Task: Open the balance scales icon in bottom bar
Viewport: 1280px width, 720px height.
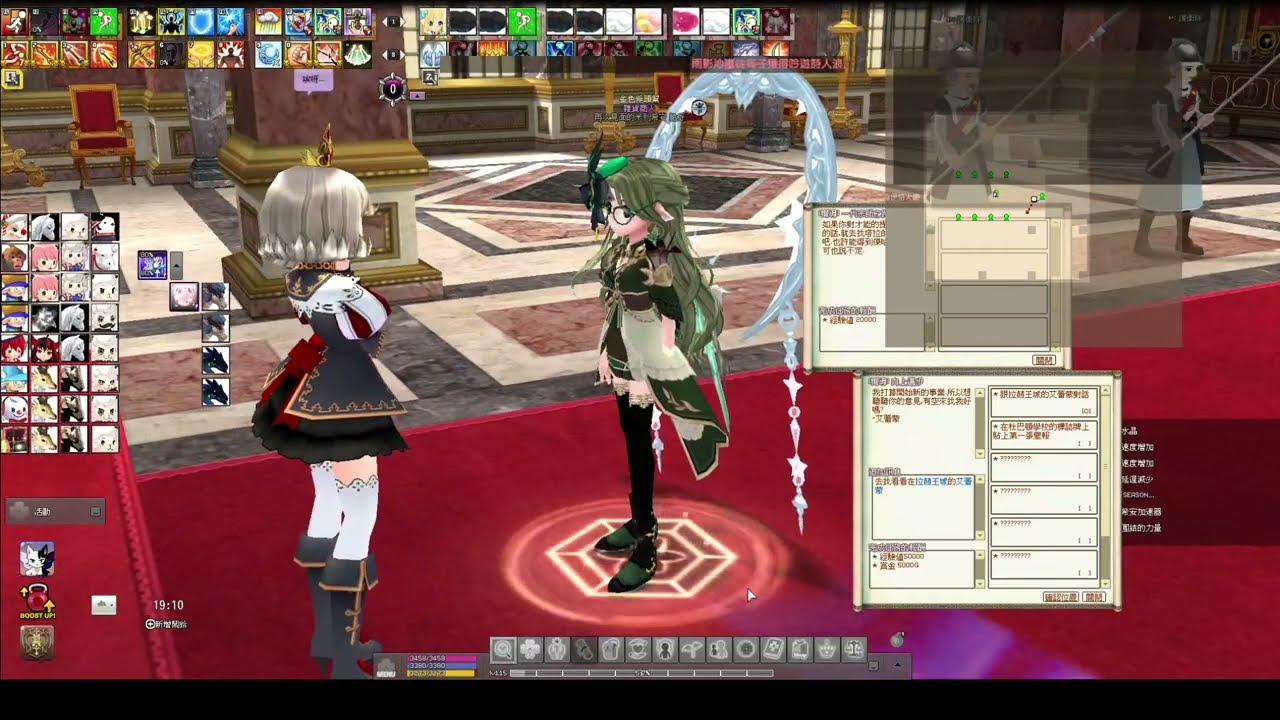Action: coord(854,650)
